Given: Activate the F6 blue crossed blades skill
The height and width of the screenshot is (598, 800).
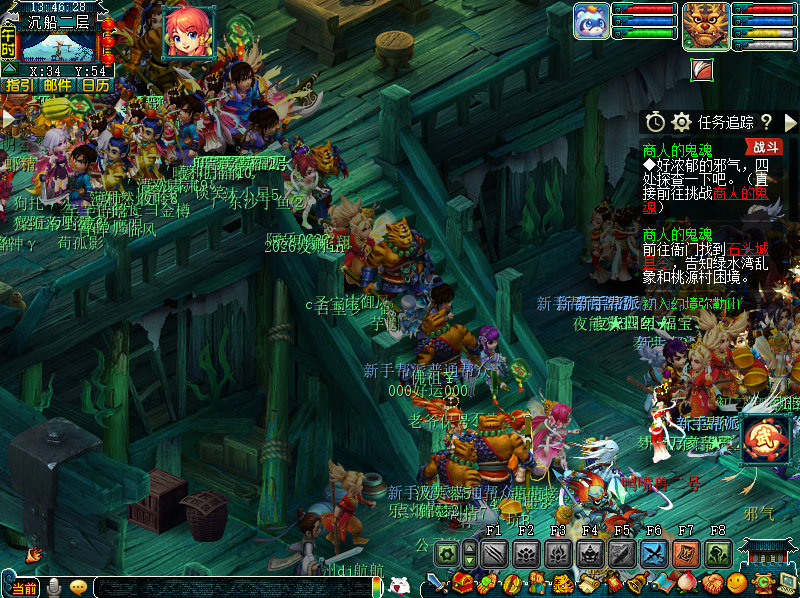Looking at the screenshot, I should pyautogui.click(x=654, y=553).
